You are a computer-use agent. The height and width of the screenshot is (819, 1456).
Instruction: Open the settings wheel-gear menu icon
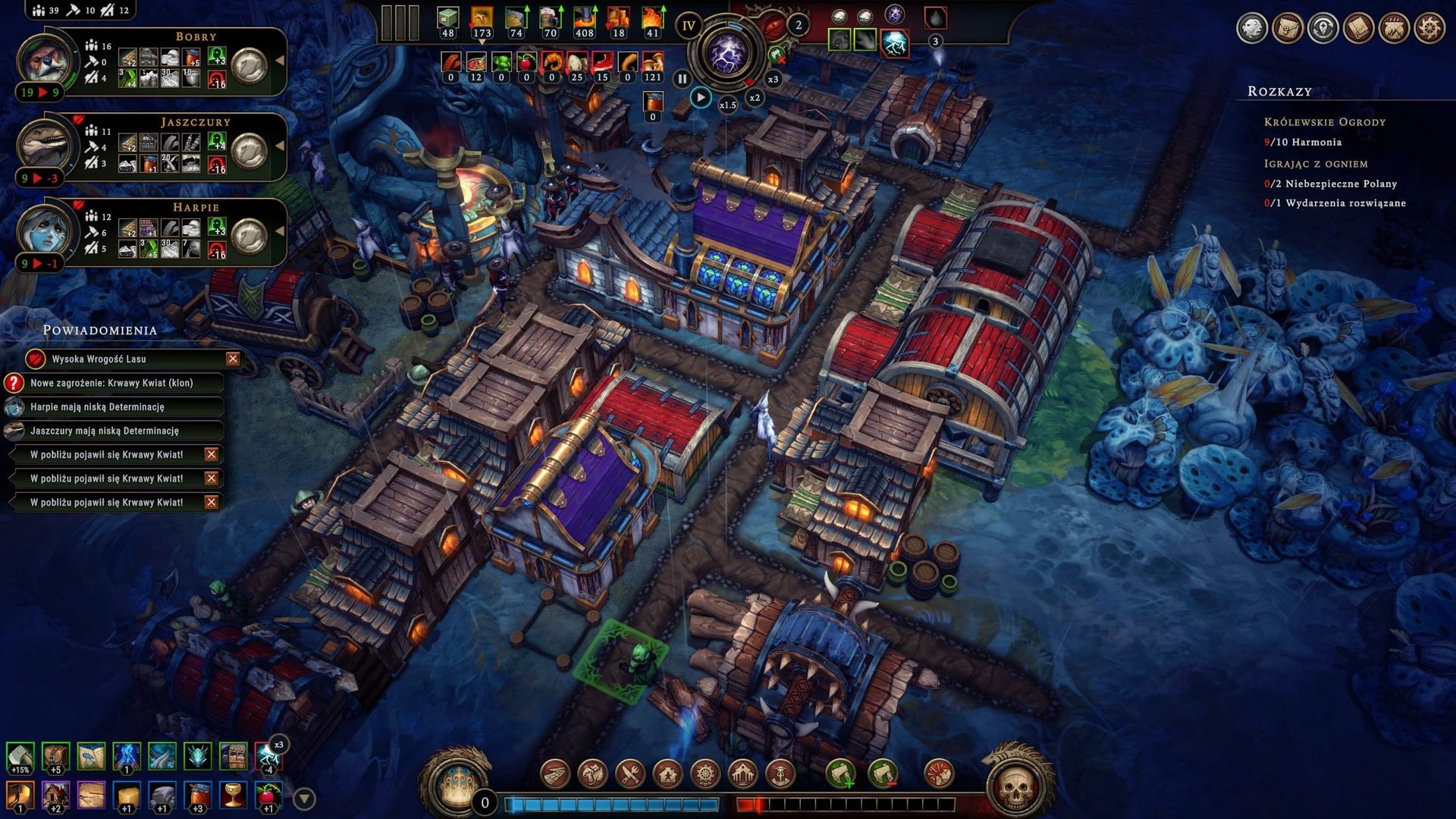pyautogui.click(x=1429, y=29)
